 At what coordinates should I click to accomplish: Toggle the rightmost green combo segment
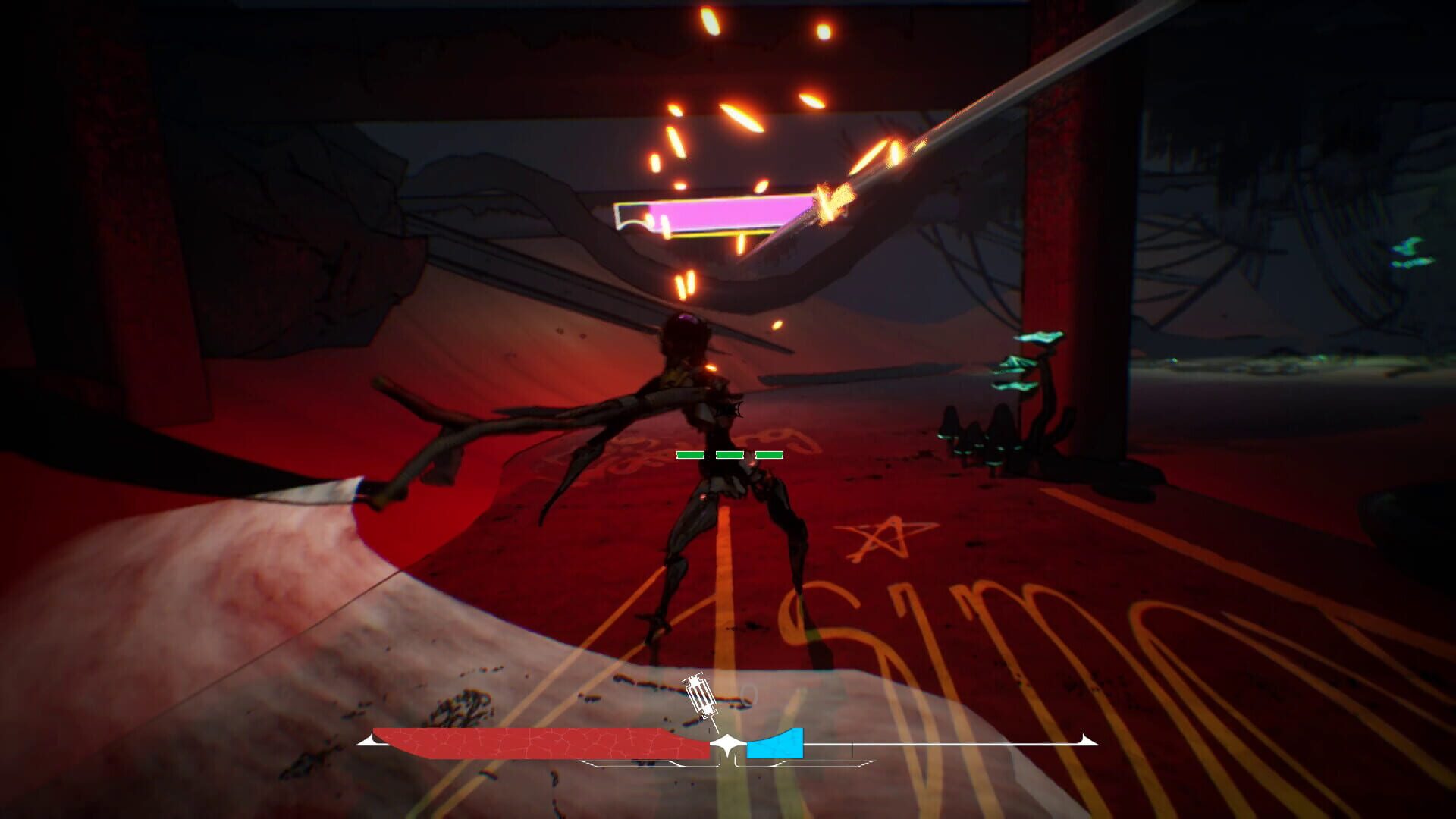771,454
